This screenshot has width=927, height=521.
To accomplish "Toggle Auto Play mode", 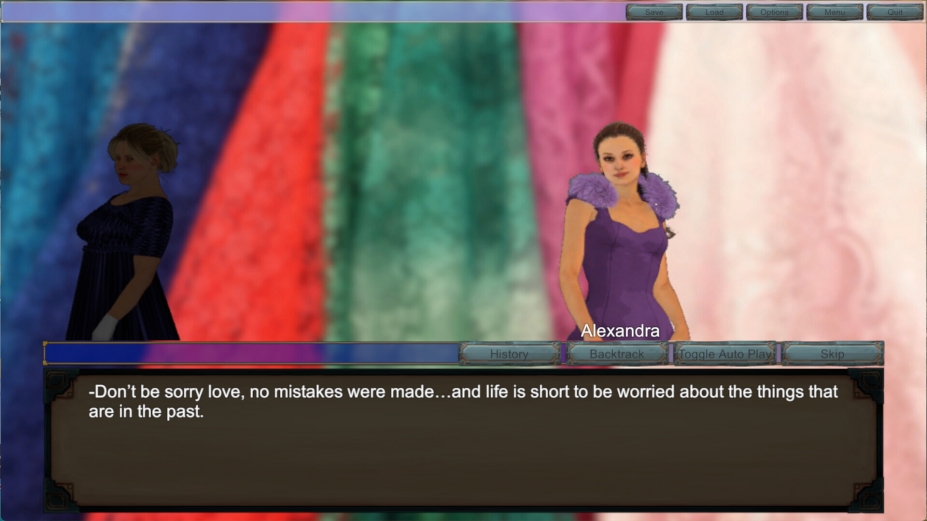I will tap(725, 354).
